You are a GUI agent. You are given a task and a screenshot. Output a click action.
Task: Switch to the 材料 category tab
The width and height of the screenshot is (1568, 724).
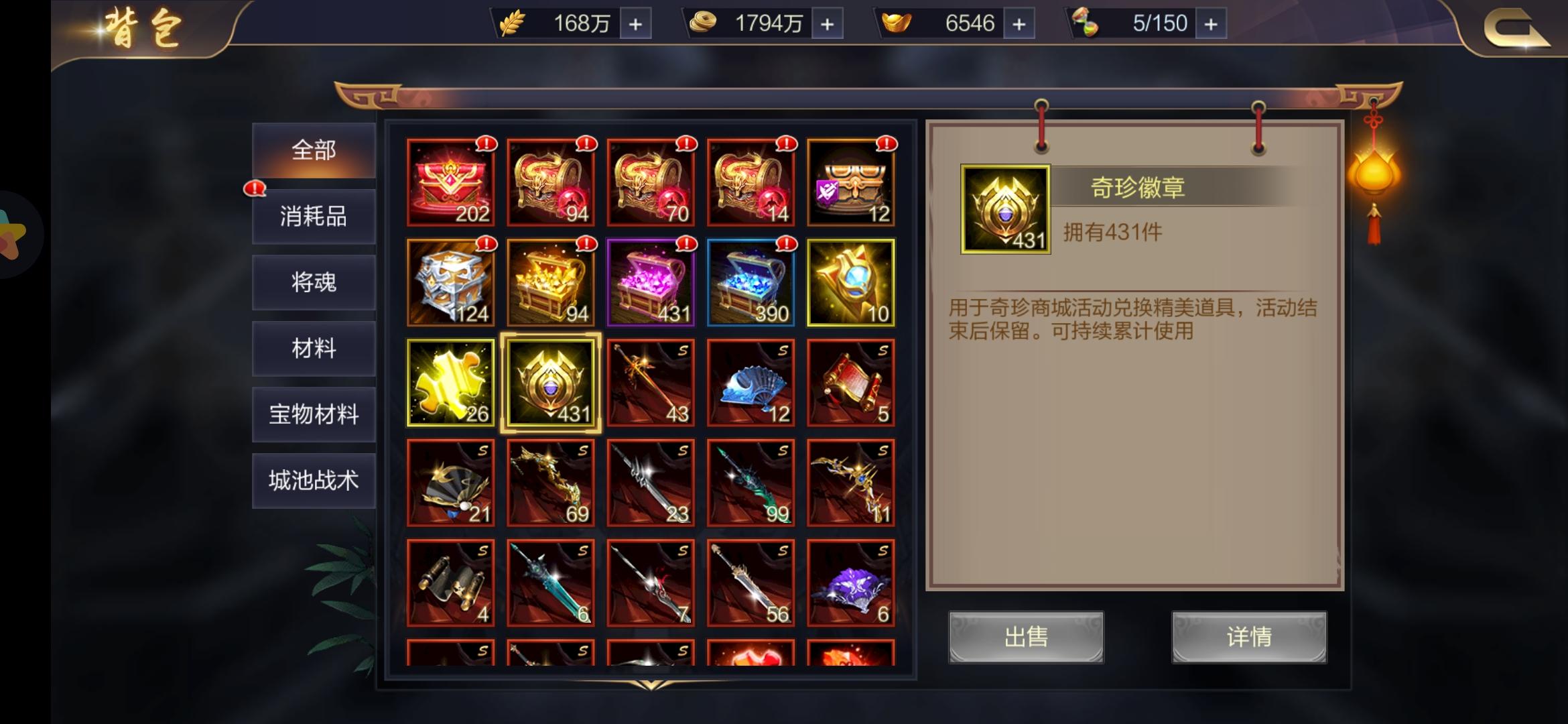(x=313, y=349)
